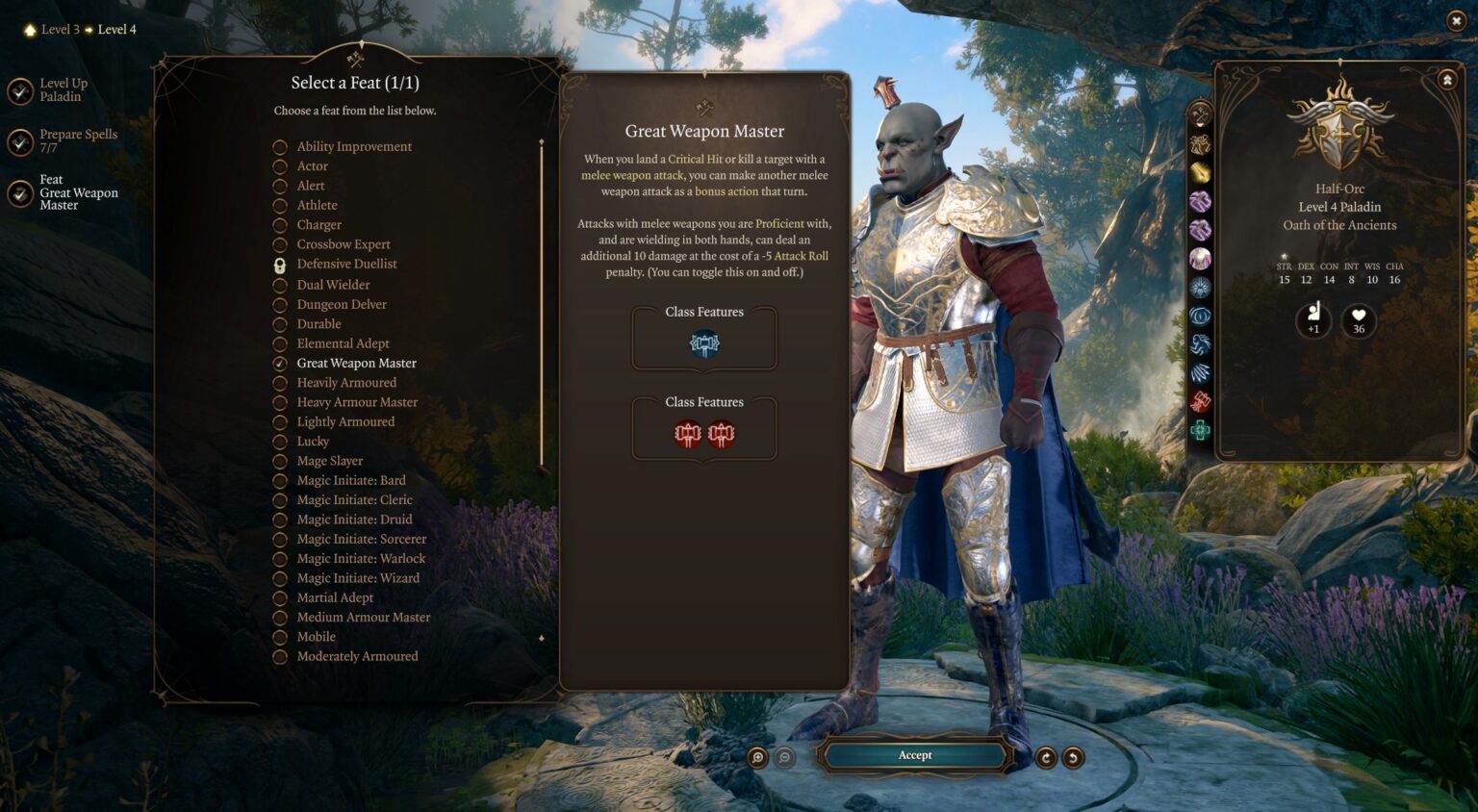Click the reset character rotation arrow icon

click(x=1073, y=756)
